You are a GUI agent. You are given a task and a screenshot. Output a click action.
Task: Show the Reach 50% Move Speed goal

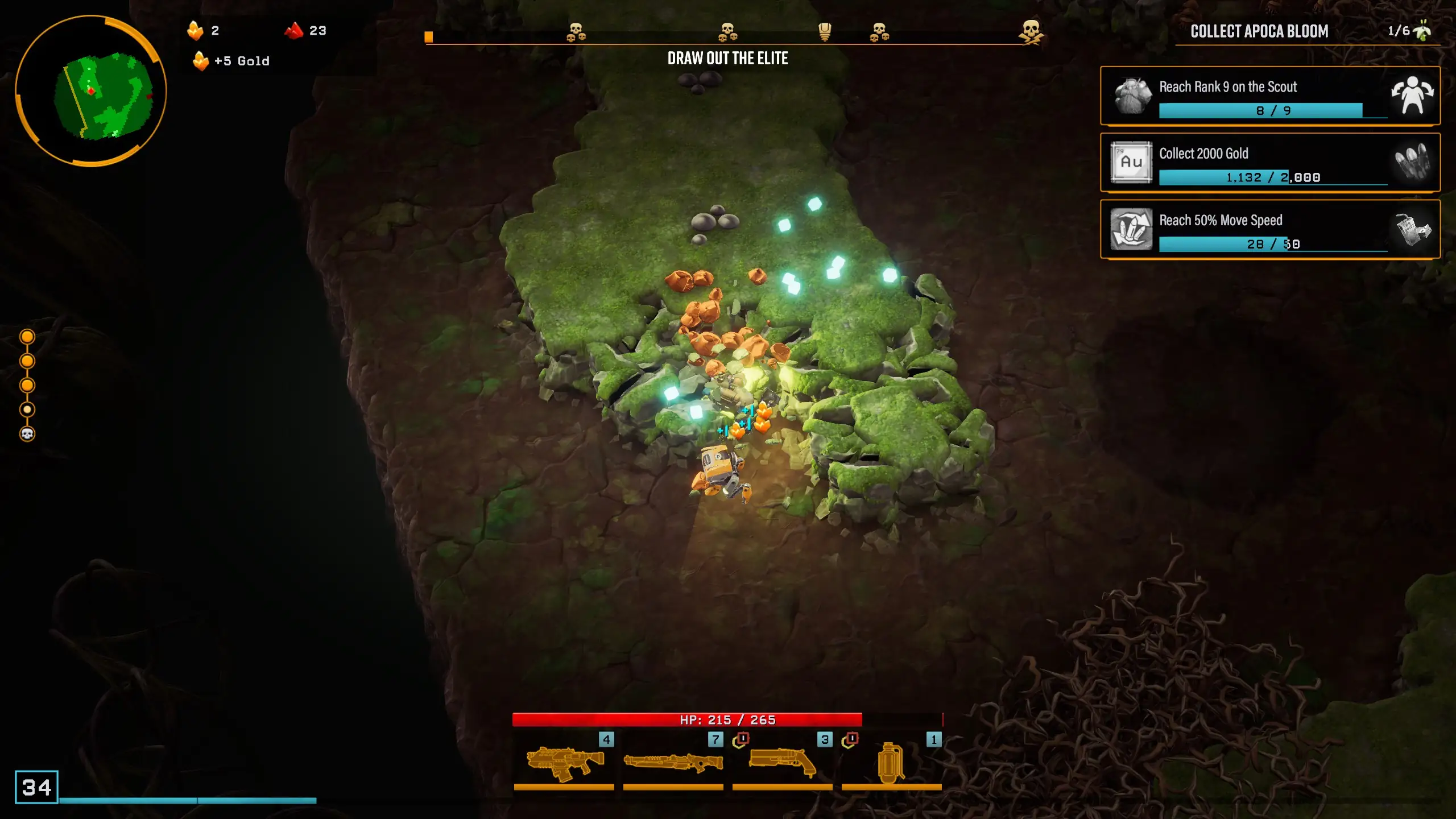(x=1270, y=229)
